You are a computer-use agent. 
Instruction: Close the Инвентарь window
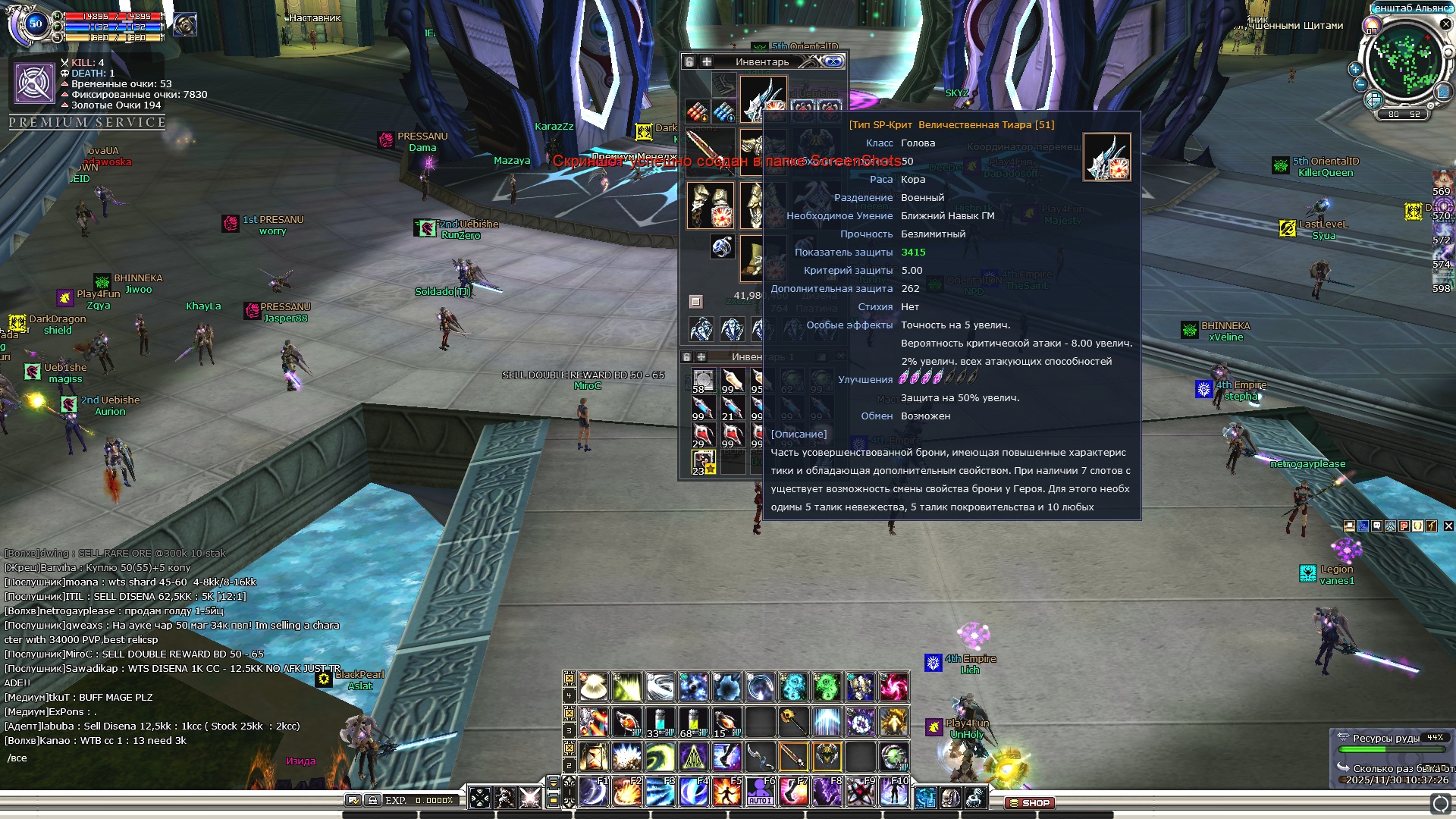point(833,61)
